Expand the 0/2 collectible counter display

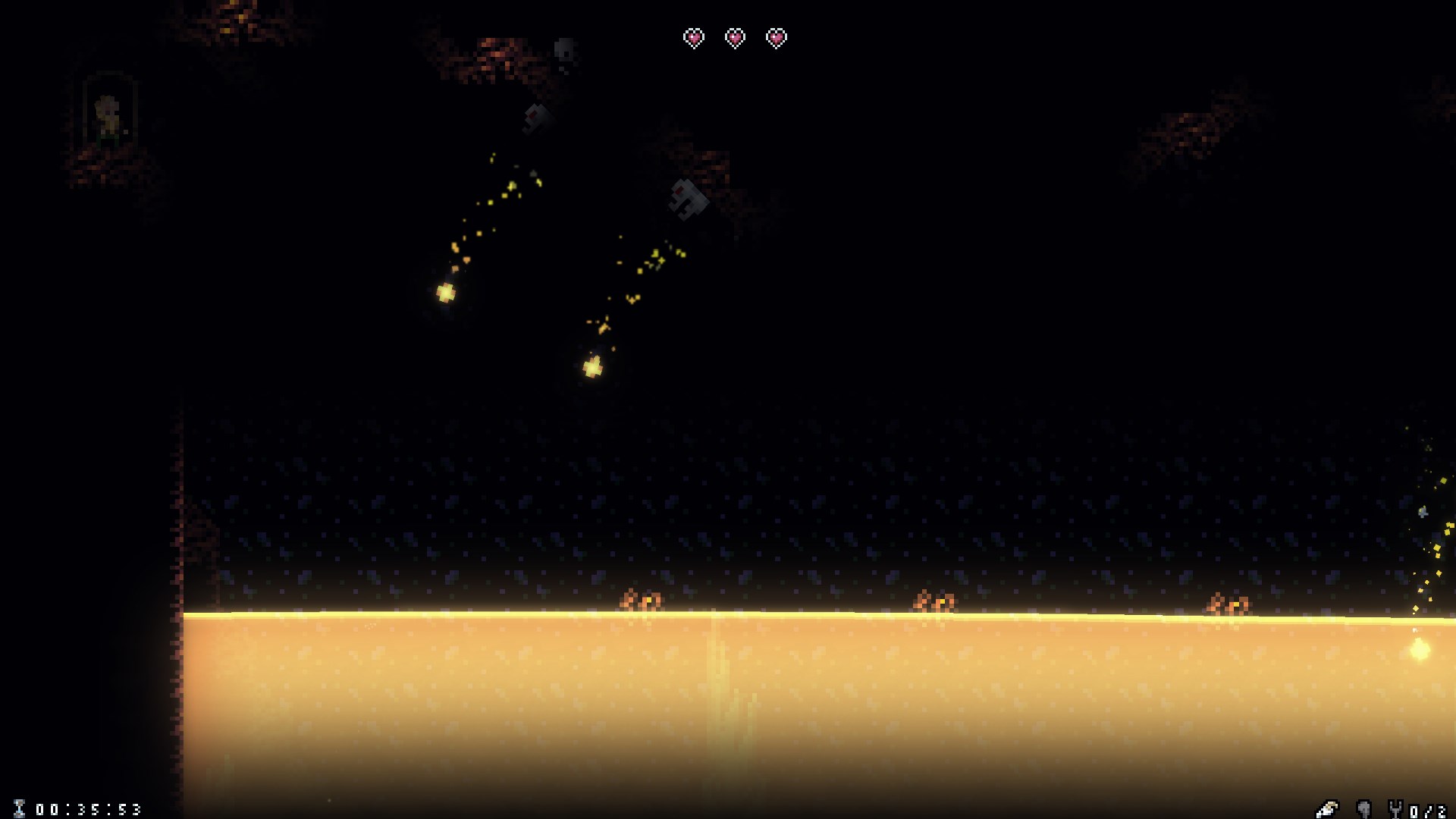point(1429,808)
